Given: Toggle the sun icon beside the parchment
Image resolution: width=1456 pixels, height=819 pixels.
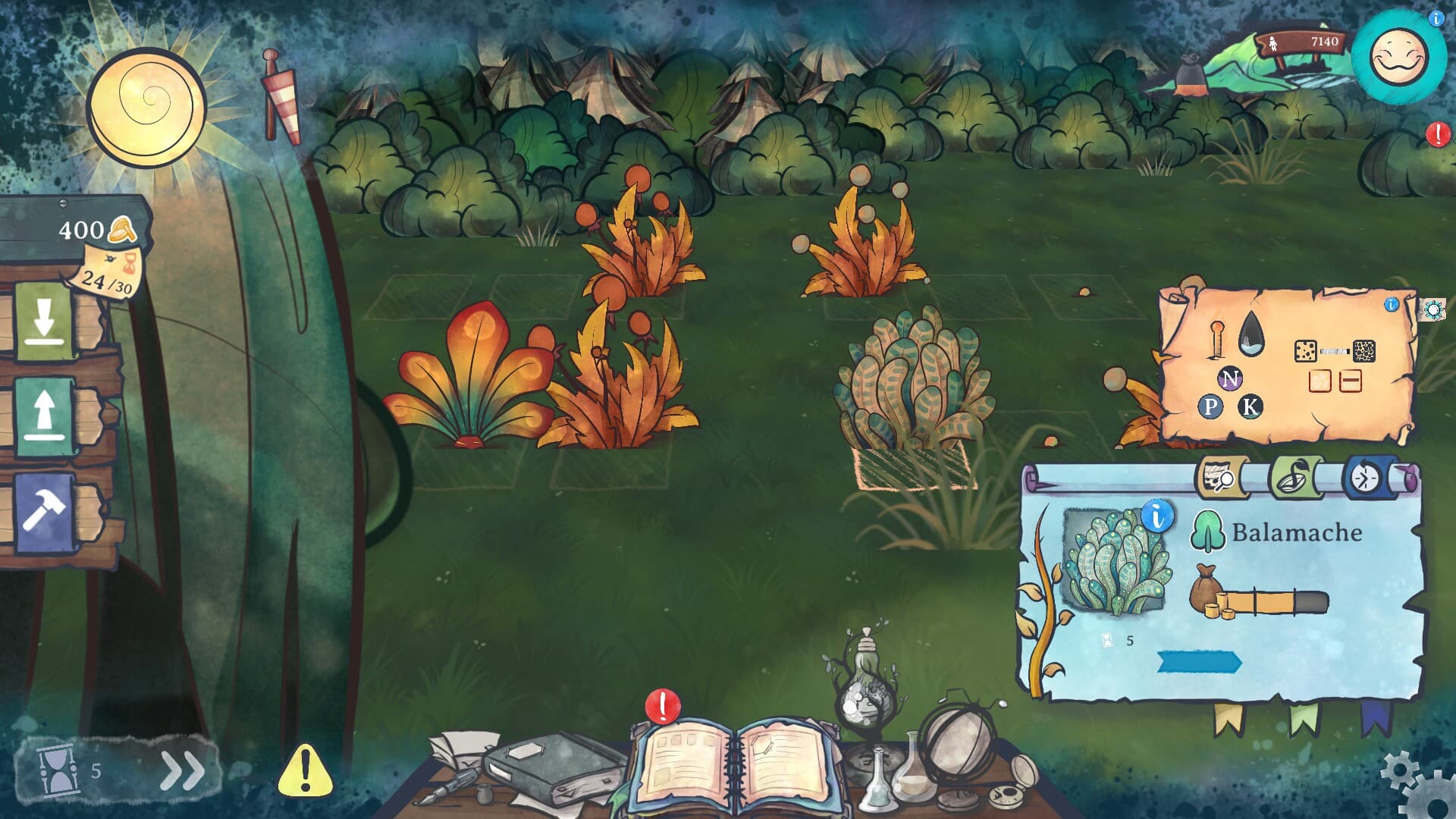Looking at the screenshot, I should tap(1432, 309).
